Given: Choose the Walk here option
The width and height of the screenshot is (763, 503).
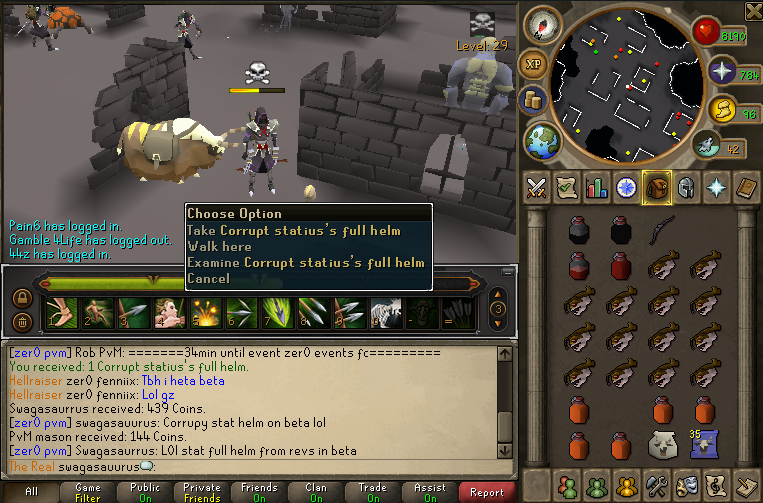Looking at the screenshot, I should tap(219, 247).
